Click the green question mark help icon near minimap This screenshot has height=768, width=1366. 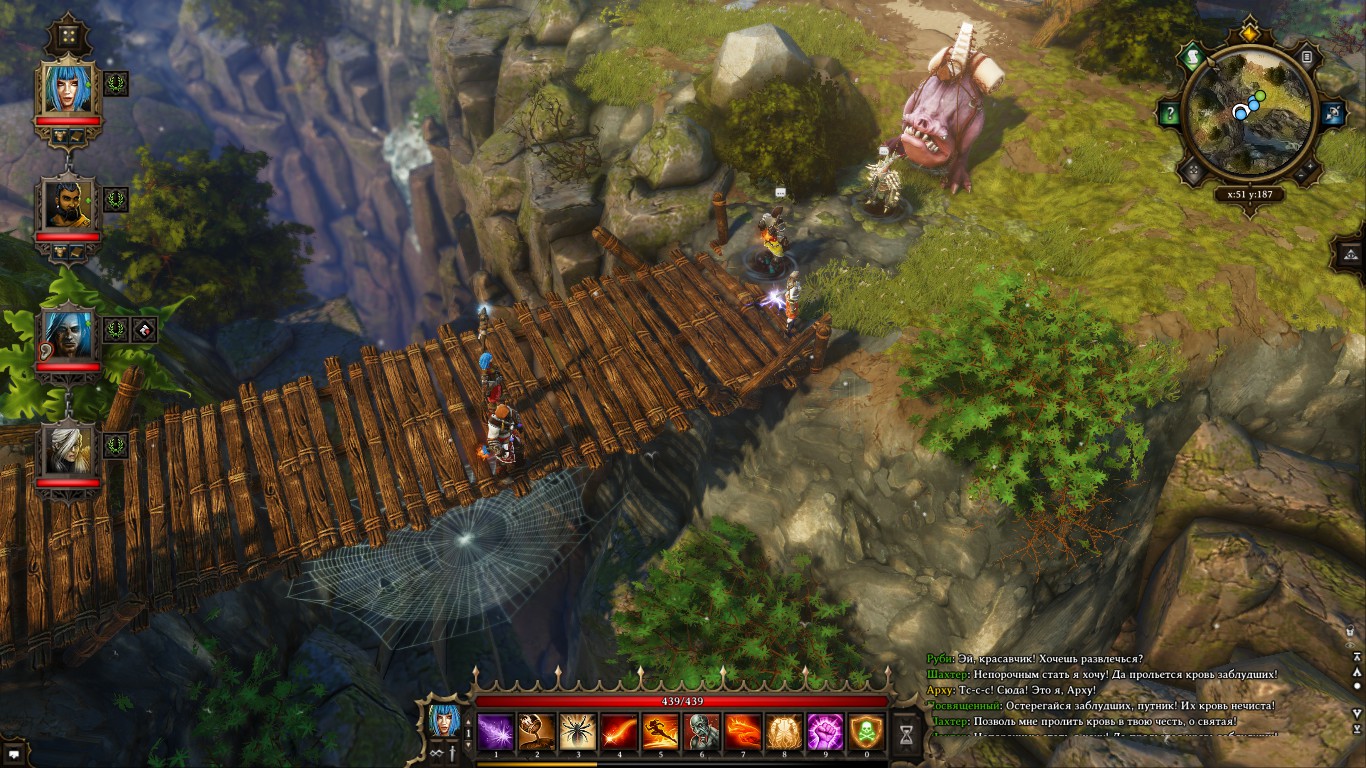point(1171,112)
